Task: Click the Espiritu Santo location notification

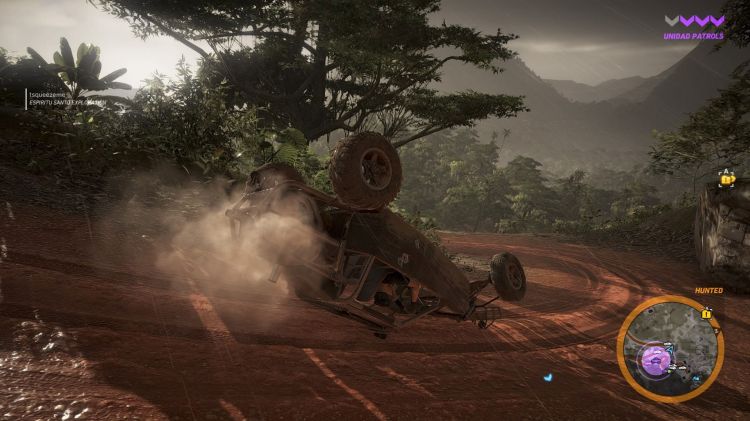Action: pyautogui.click(x=66, y=98)
